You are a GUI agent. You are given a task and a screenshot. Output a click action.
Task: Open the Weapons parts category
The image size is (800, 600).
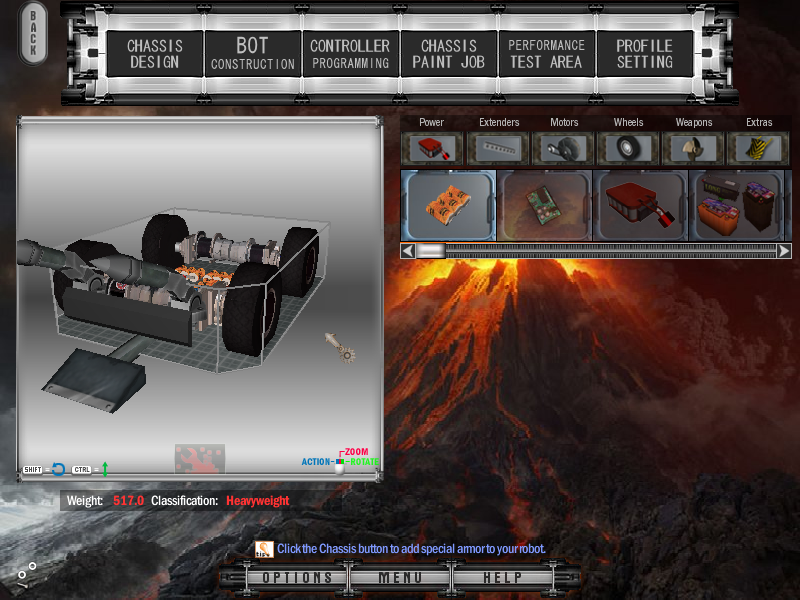694,148
